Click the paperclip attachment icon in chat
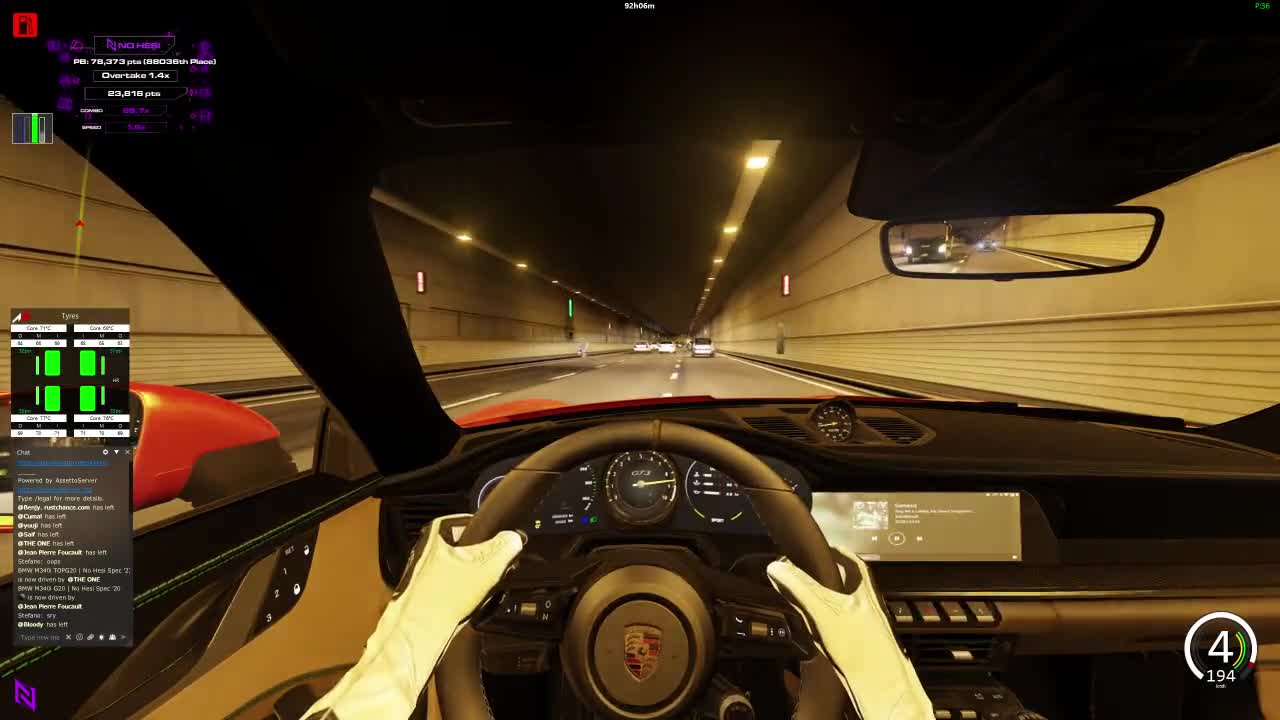 coord(90,637)
